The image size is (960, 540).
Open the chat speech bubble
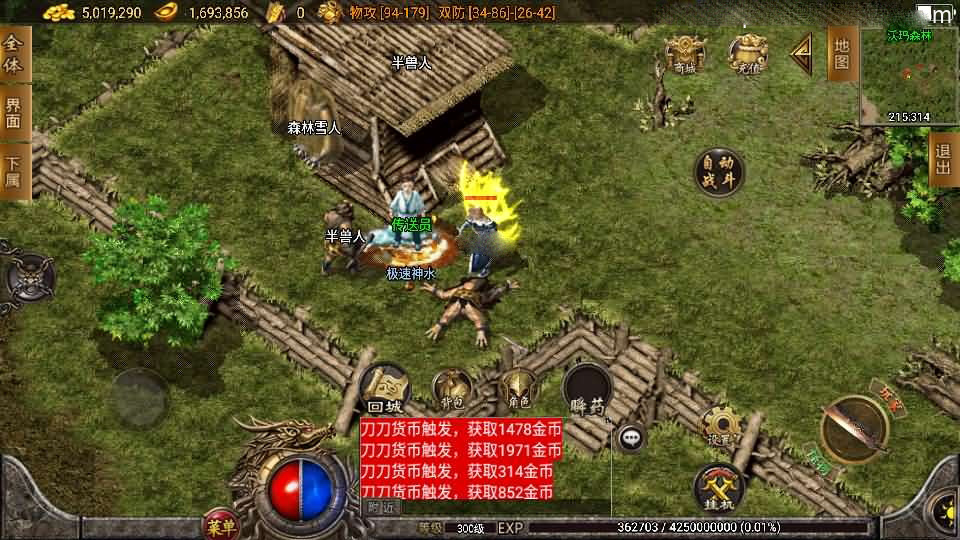(631, 438)
